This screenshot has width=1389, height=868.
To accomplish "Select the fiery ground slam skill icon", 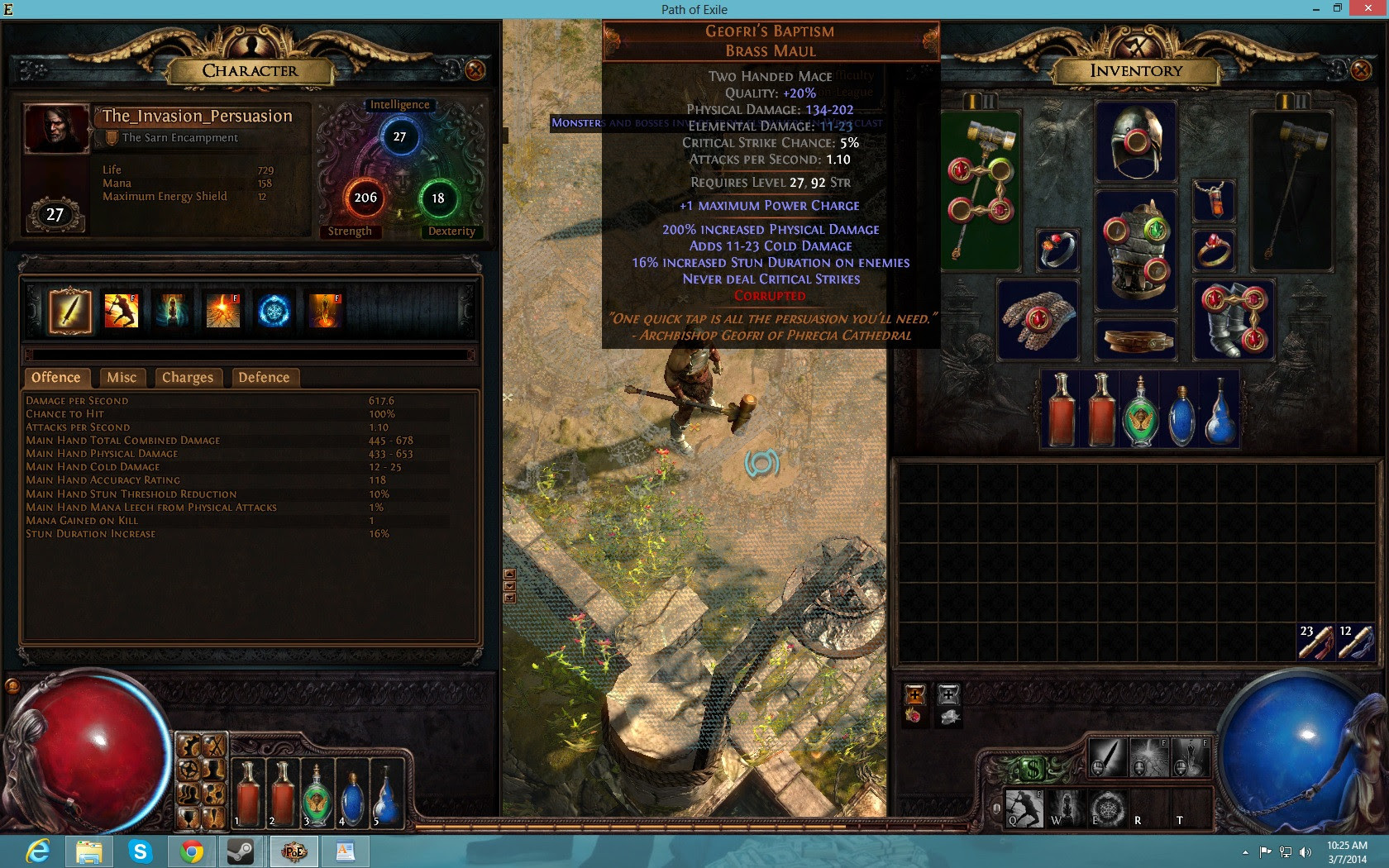I will 222,310.
